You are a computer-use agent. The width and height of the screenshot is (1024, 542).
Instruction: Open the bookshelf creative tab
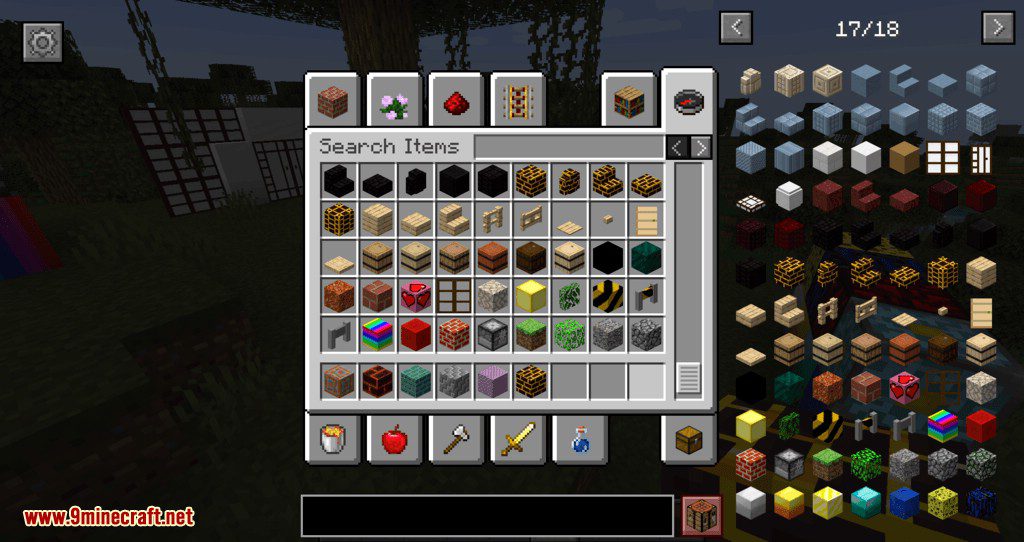(x=628, y=101)
